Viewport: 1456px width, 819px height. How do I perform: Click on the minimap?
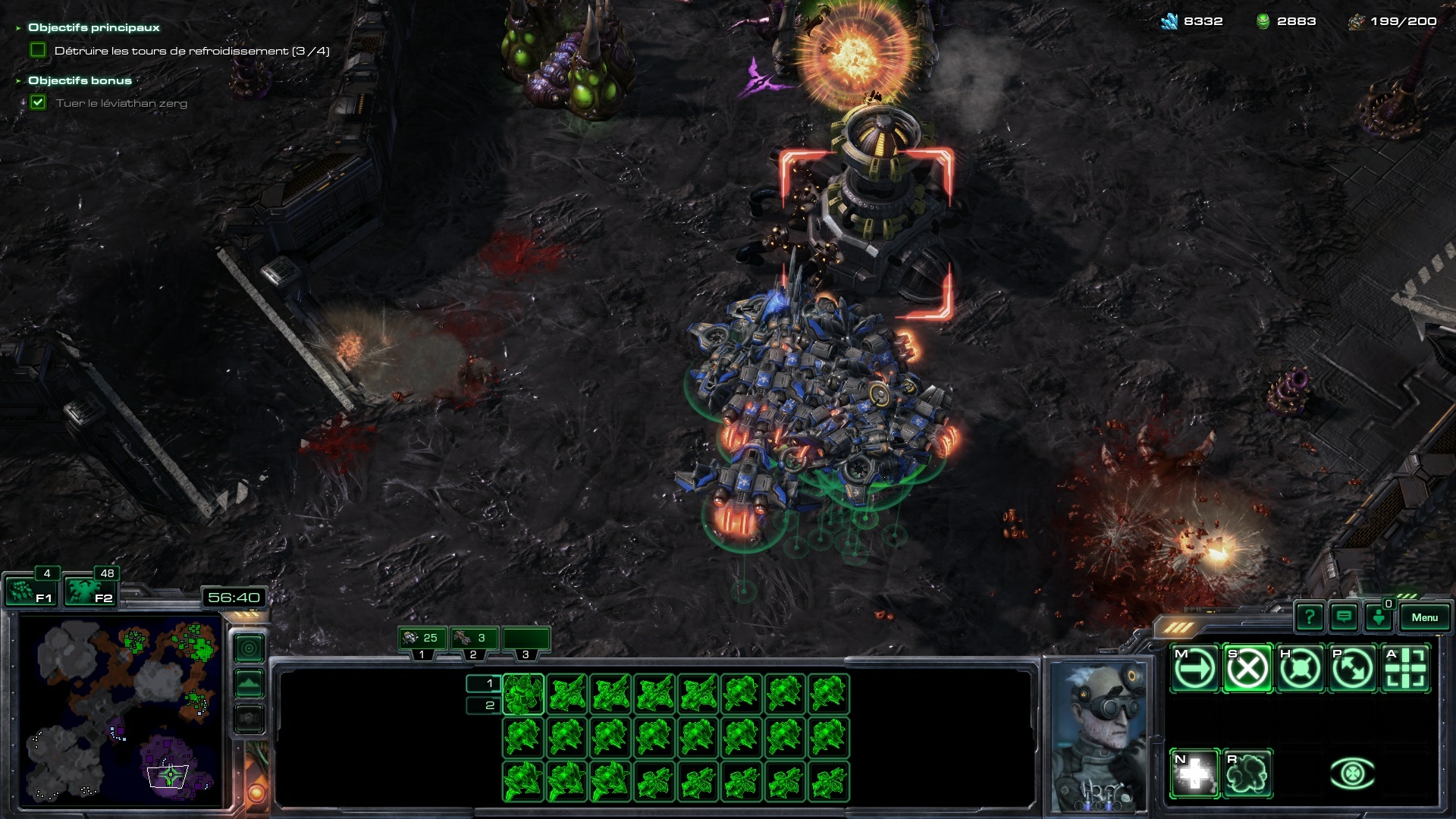(121, 711)
